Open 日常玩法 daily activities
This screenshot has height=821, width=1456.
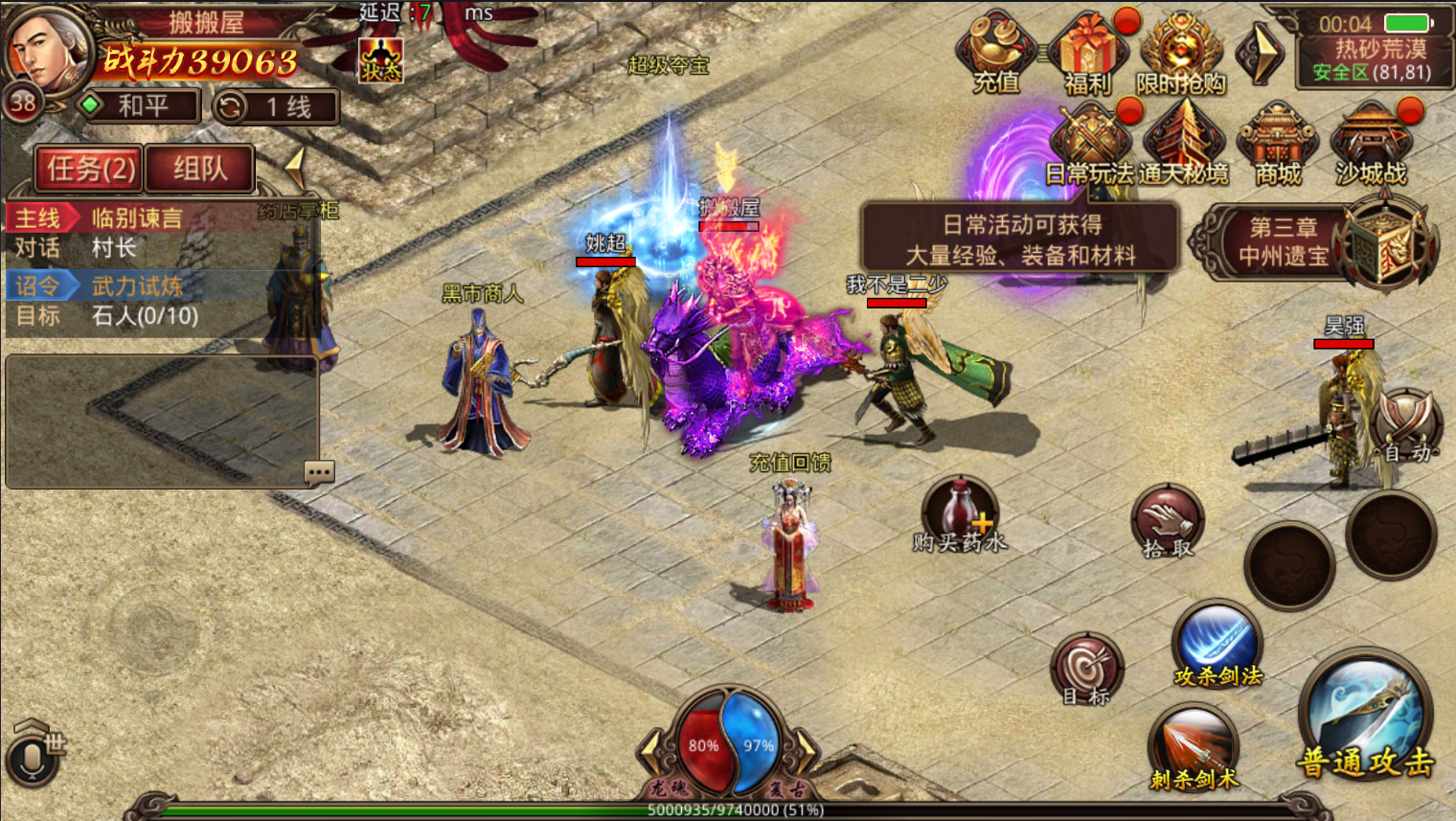coord(1090,146)
